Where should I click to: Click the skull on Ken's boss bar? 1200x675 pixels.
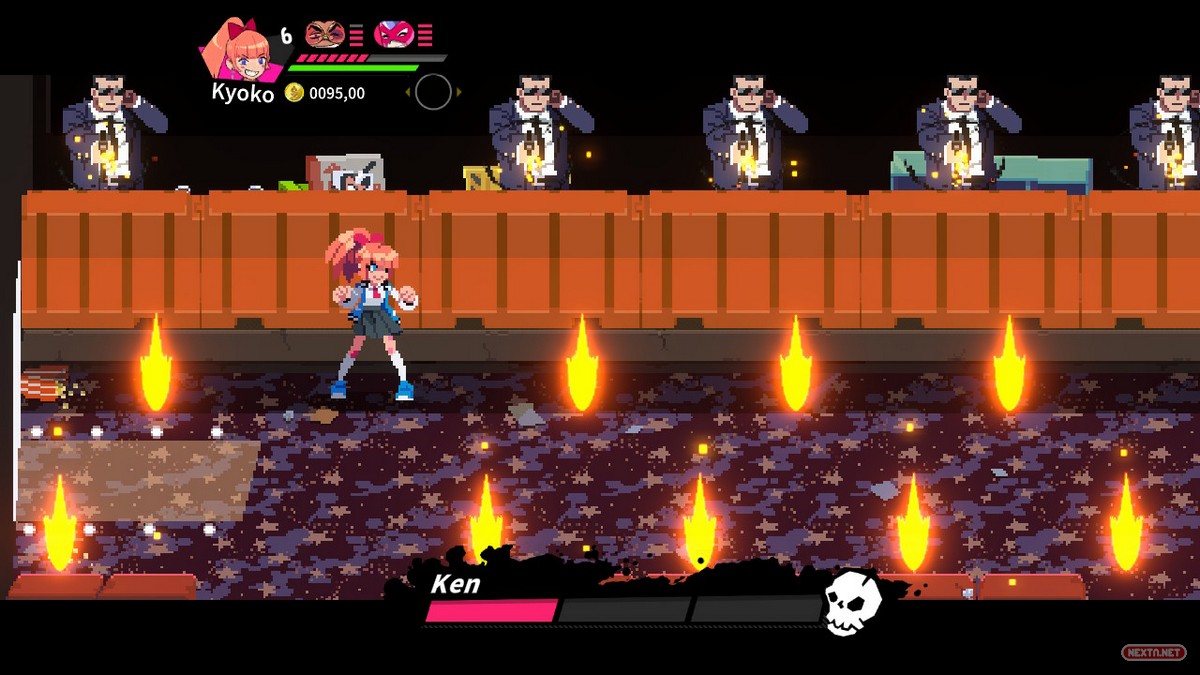pyautogui.click(x=852, y=605)
